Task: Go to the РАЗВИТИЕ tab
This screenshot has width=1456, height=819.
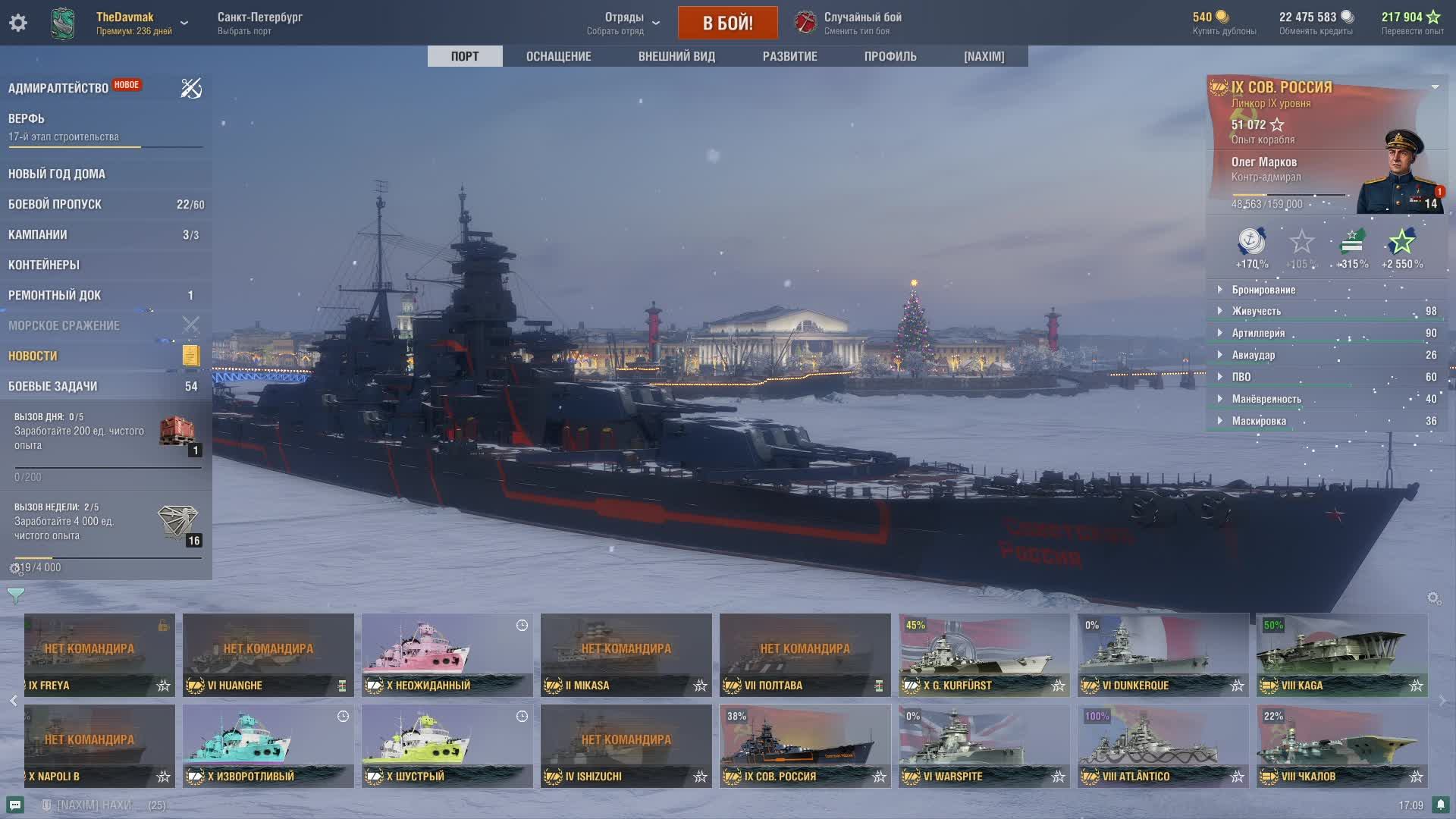Action: pyautogui.click(x=789, y=56)
